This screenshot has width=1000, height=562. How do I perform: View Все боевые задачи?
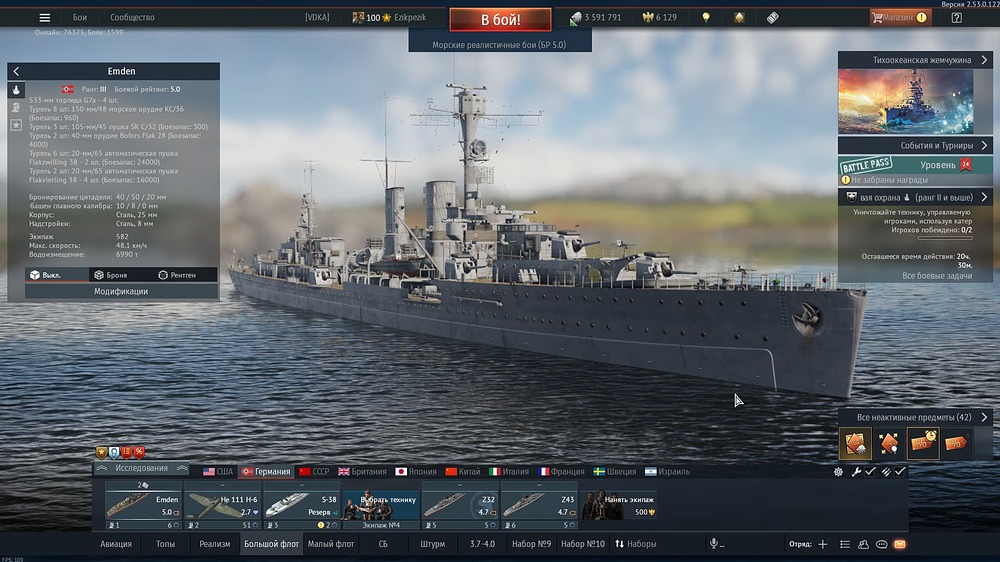point(937,275)
